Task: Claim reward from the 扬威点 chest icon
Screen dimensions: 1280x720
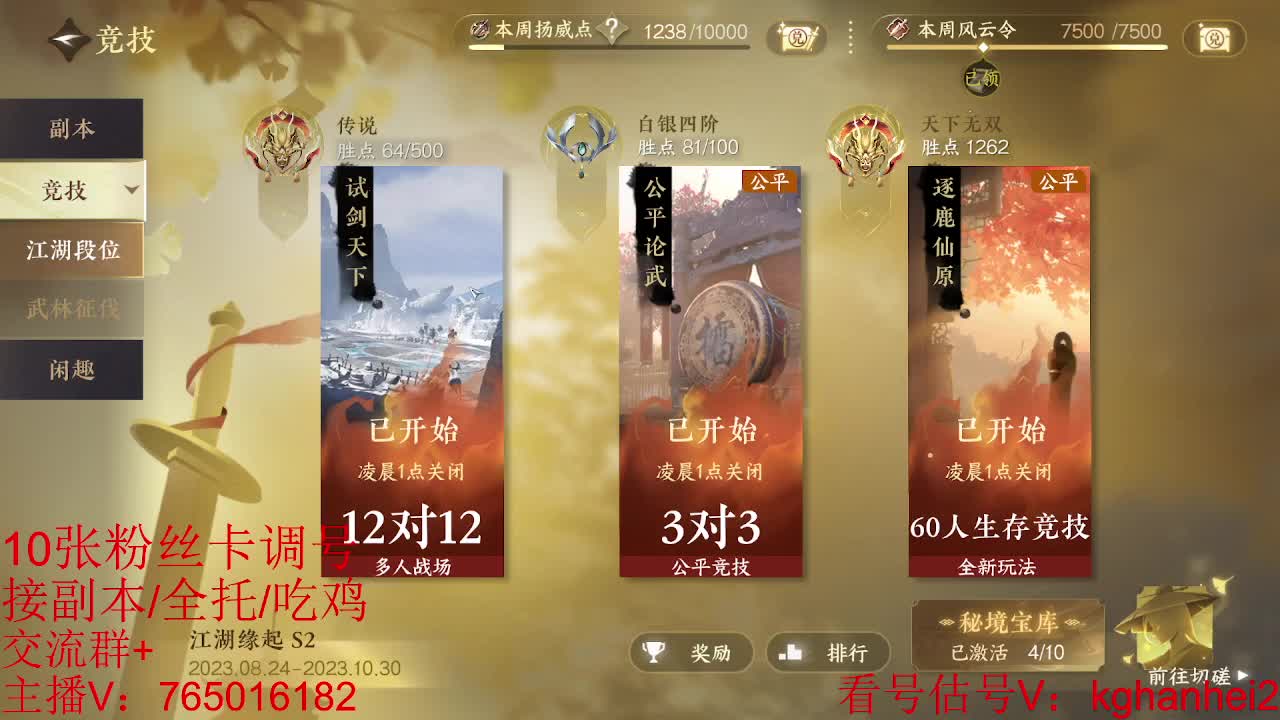Action: coord(795,39)
